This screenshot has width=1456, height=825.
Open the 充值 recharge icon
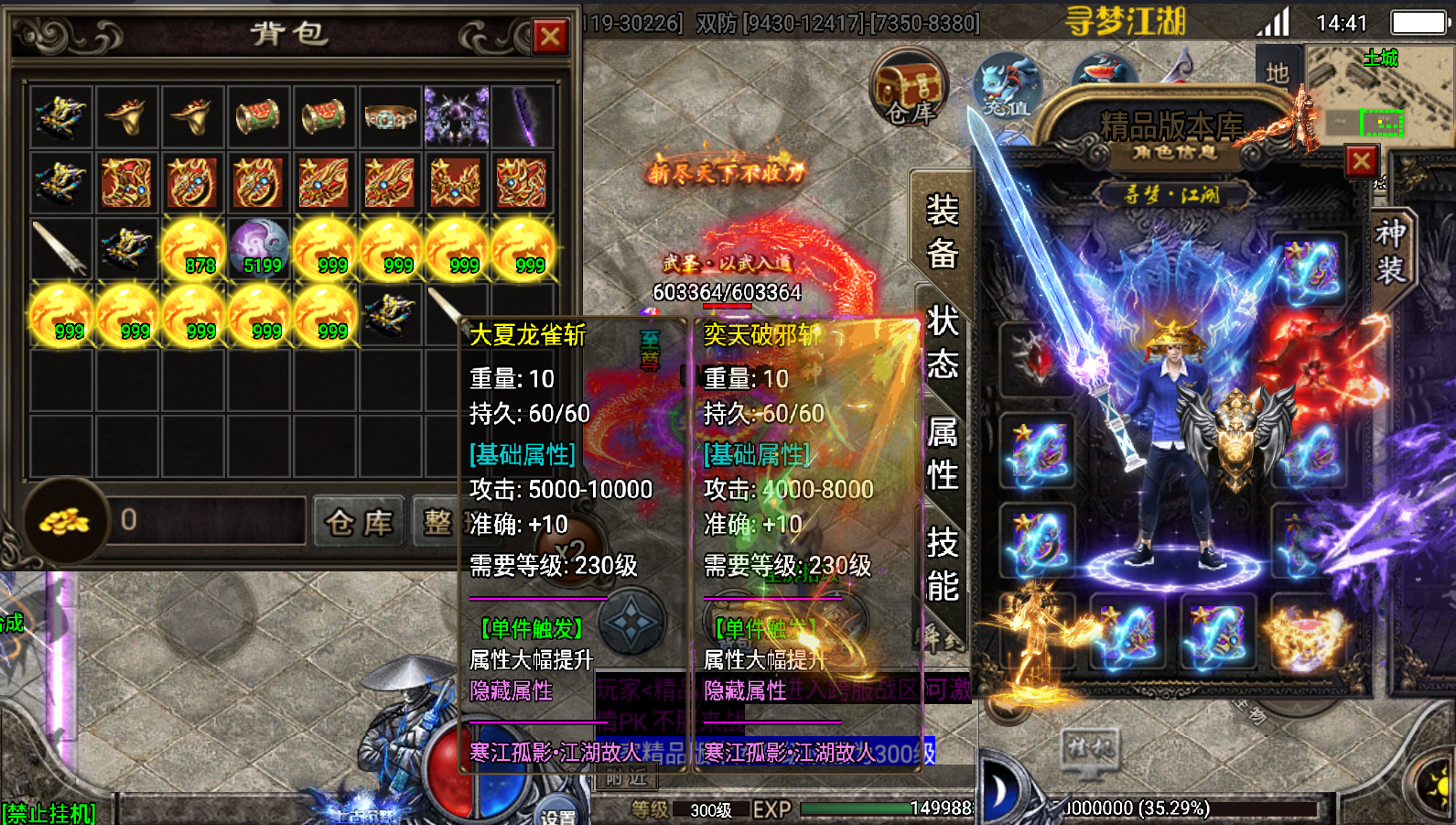coord(1007,87)
